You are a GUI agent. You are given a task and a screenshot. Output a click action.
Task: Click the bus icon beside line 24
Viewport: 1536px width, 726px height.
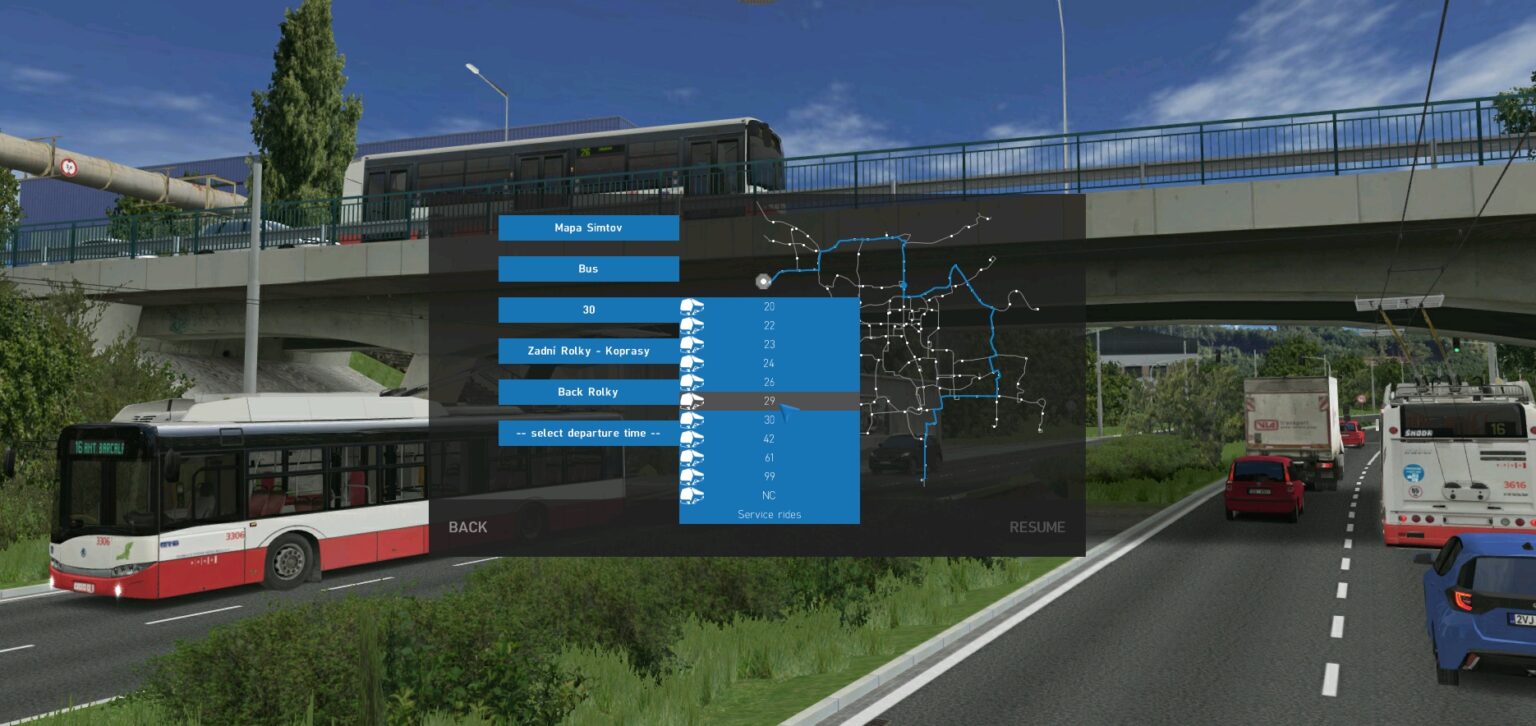click(691, 363)
